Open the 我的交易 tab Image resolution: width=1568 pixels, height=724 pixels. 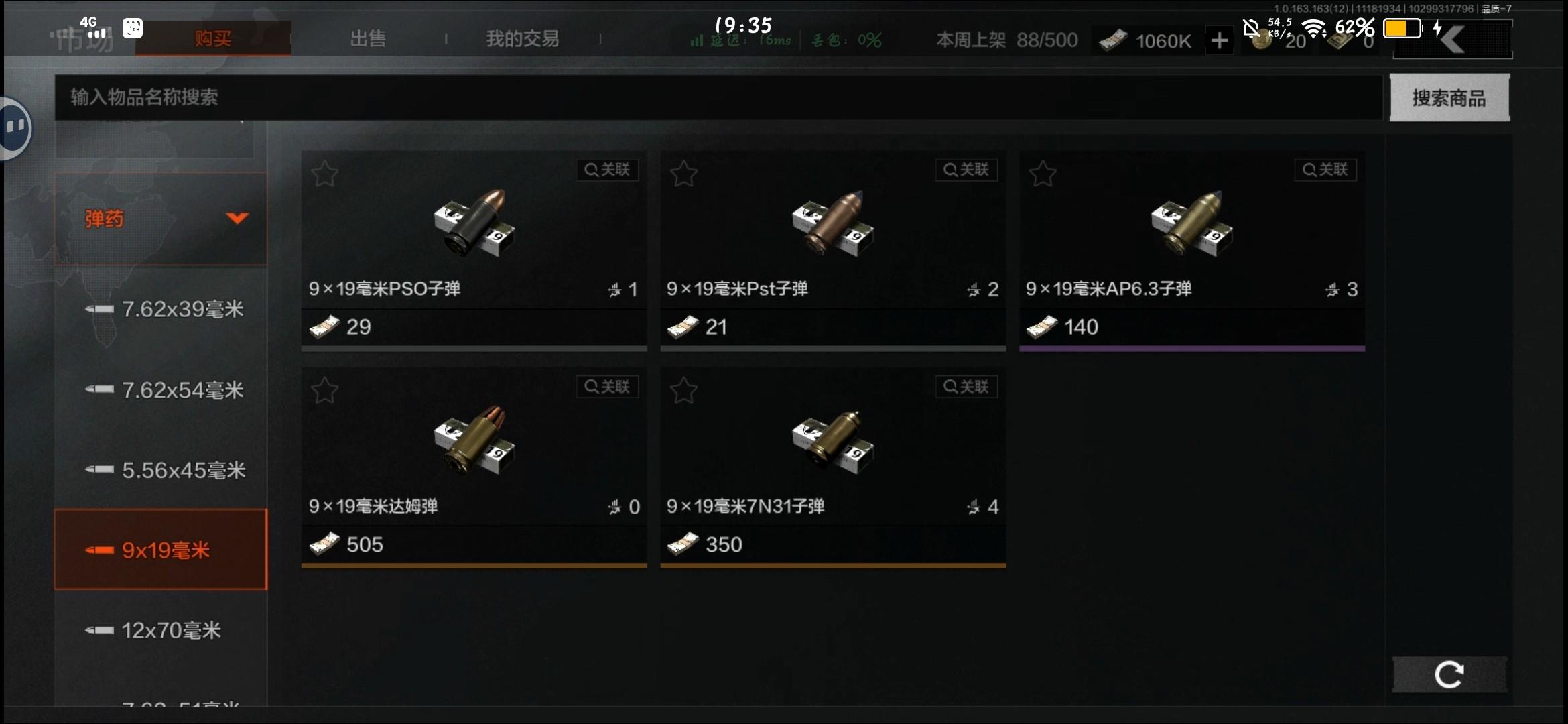(522, 38)
